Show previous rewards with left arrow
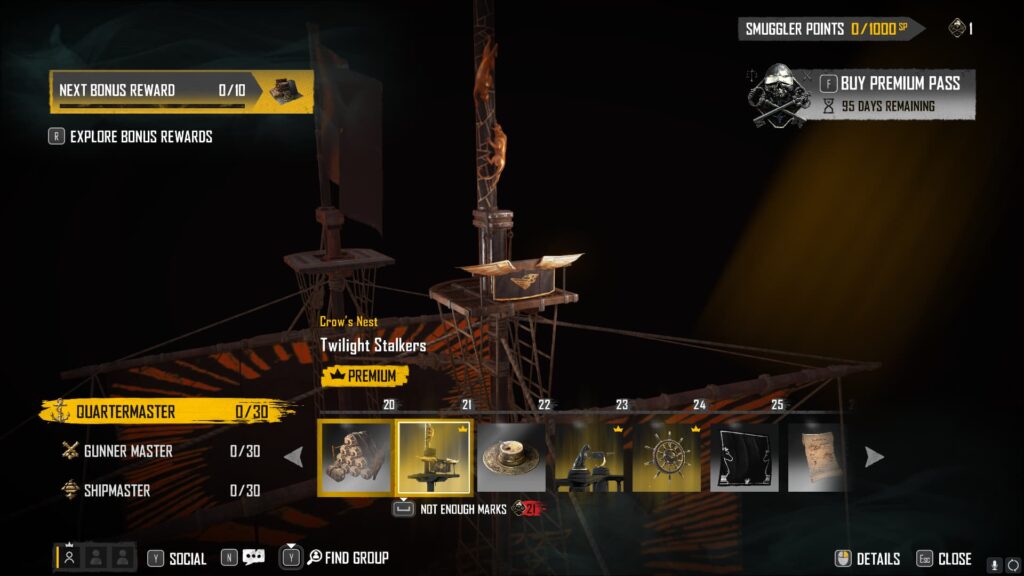This screenshot has width=1024, height=576. click(x=294, y=458)
